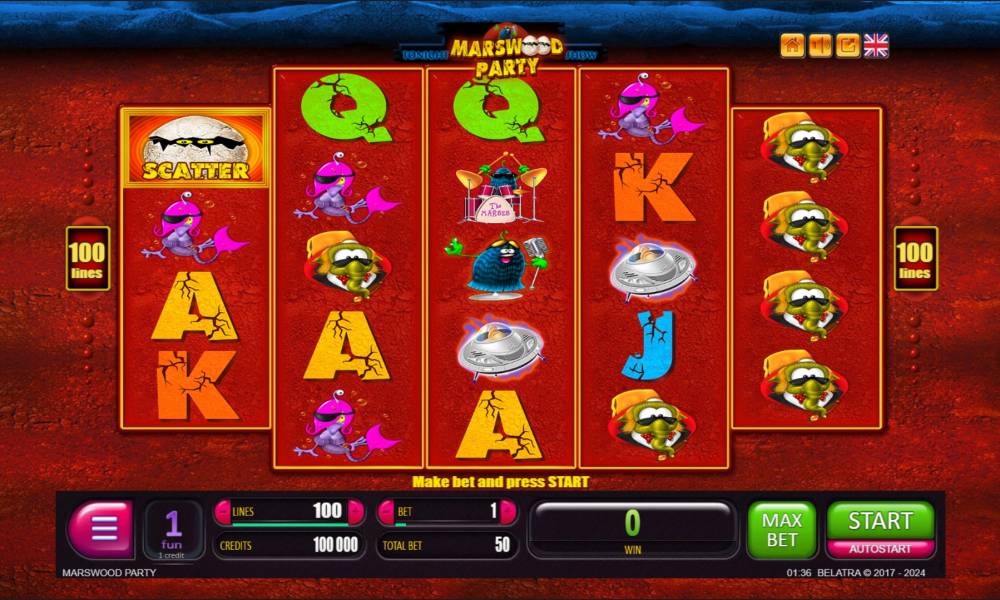Switch to fullscreen with the expand icon

[848, 45]
